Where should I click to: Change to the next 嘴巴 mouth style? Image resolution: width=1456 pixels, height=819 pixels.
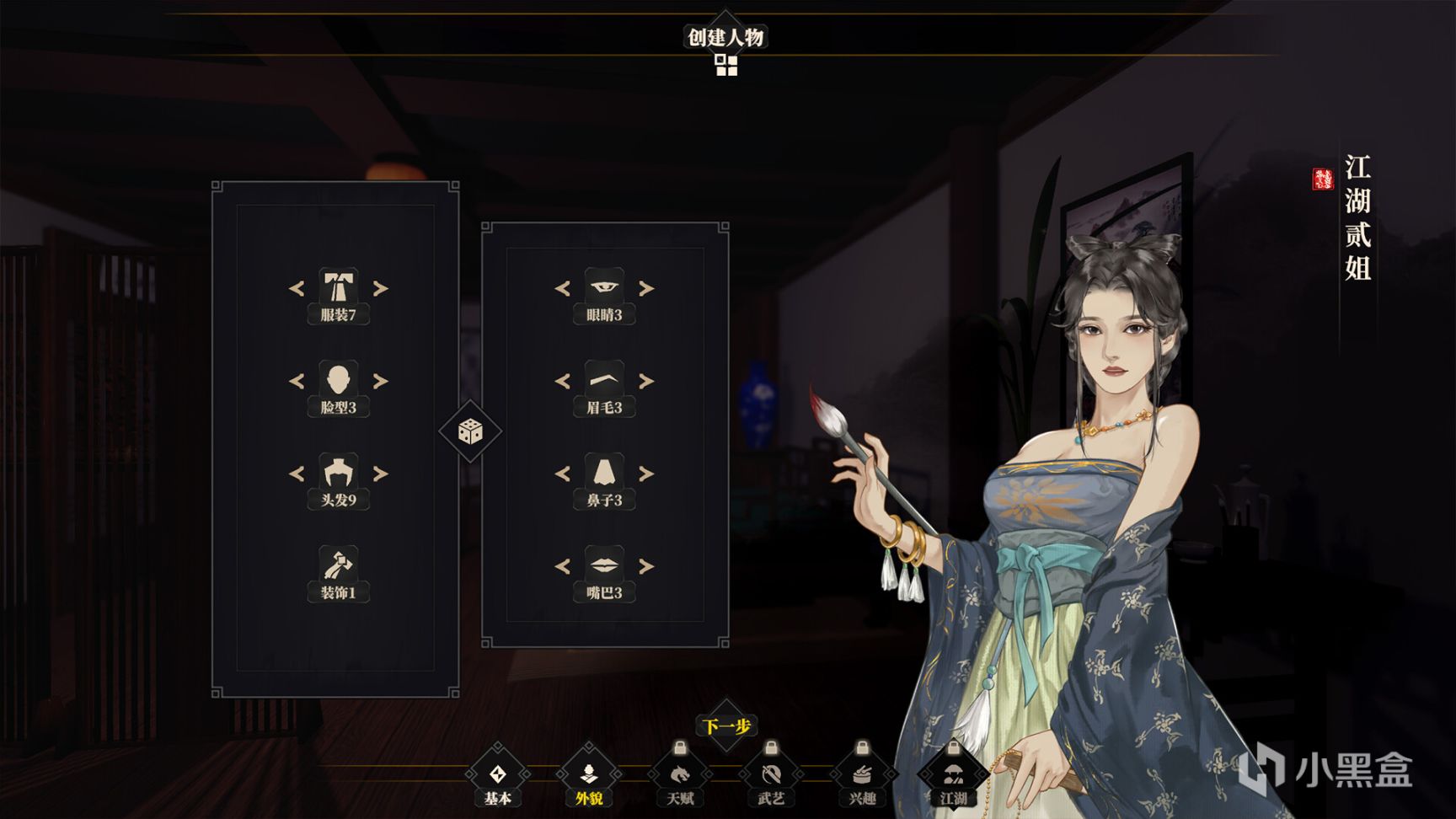pyautogui.click(x=646, y=566)
